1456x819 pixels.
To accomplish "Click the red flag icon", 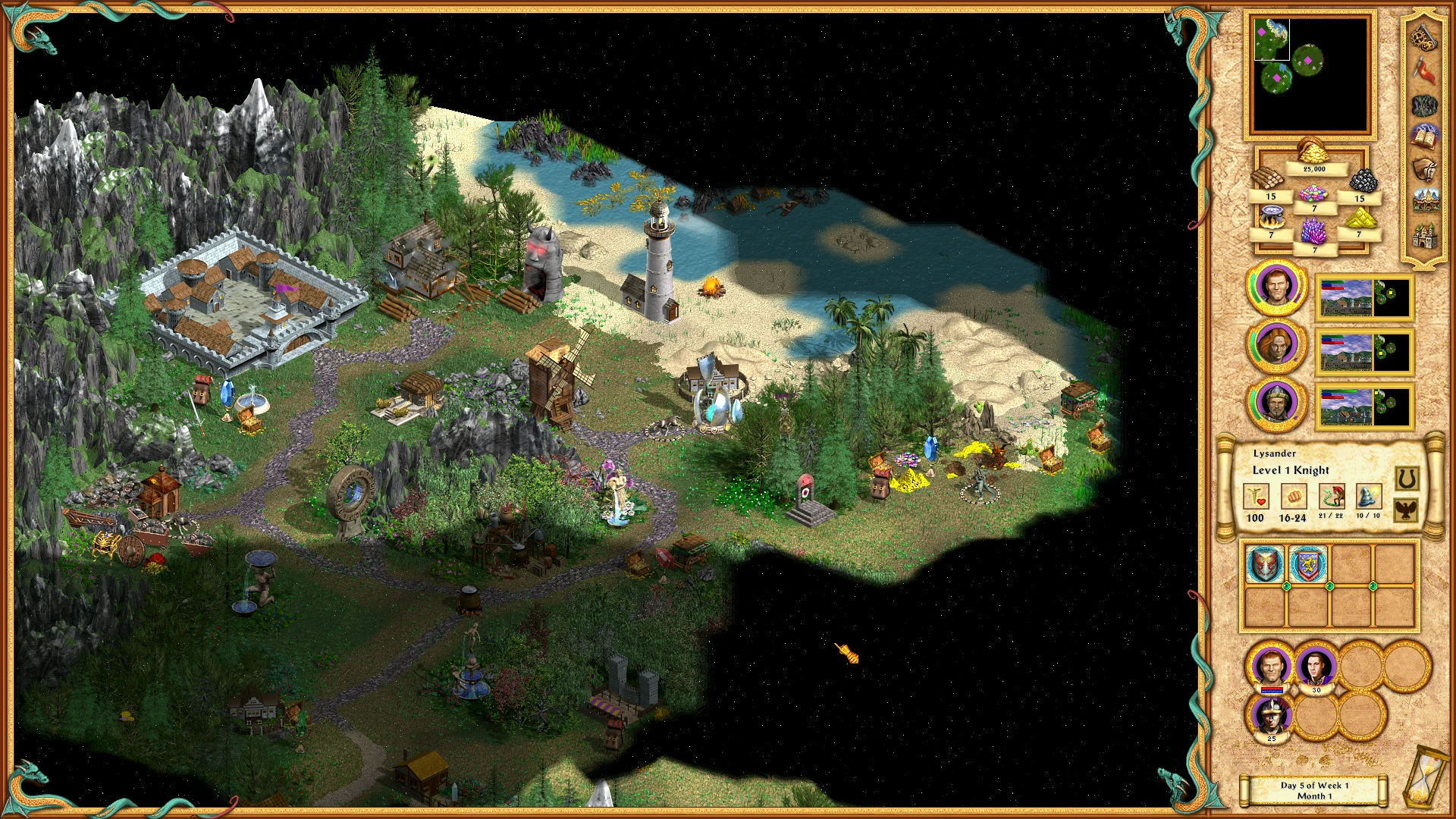I will [1424, 71].
